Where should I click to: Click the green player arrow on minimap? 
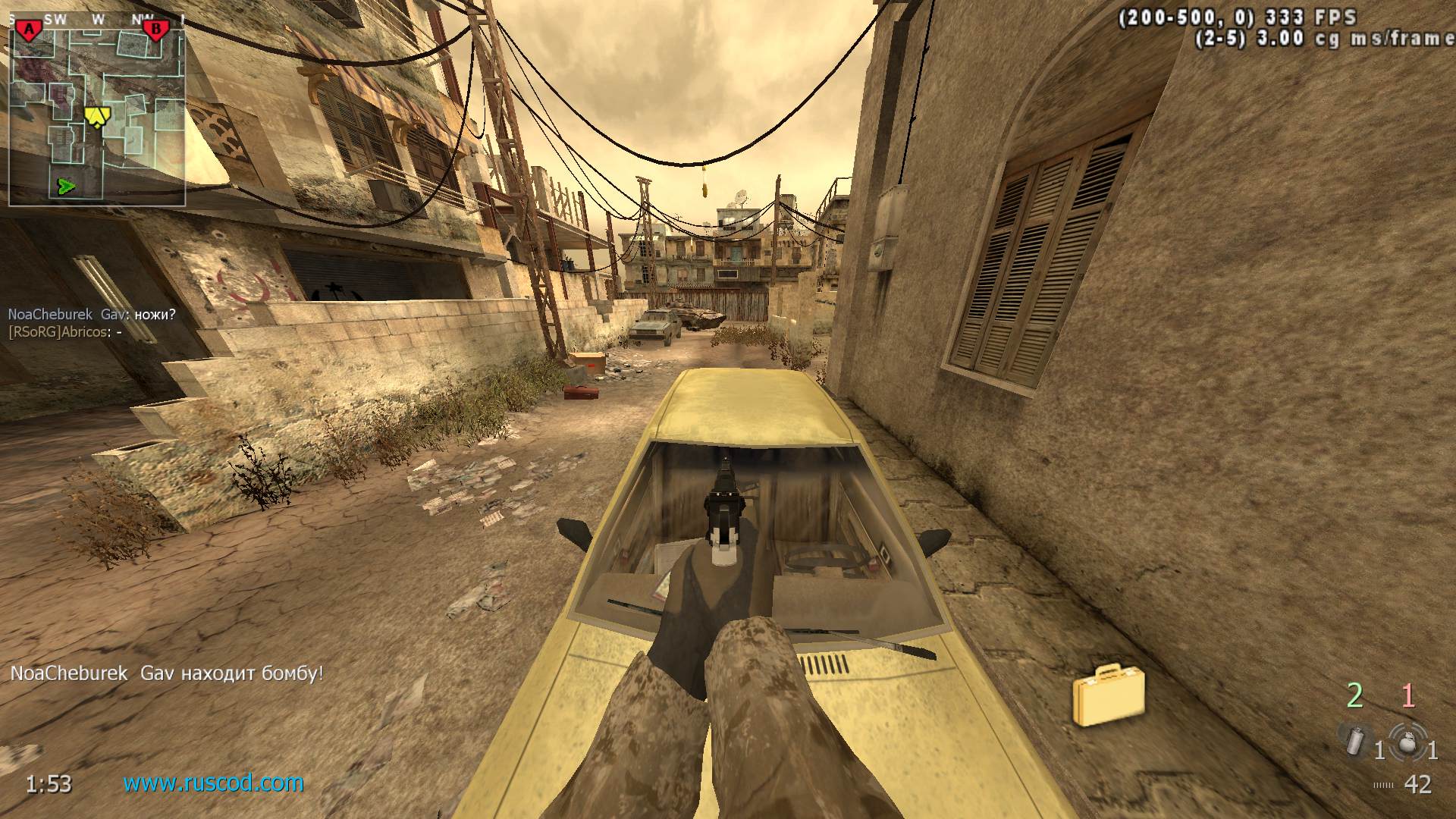pos(67,186)
